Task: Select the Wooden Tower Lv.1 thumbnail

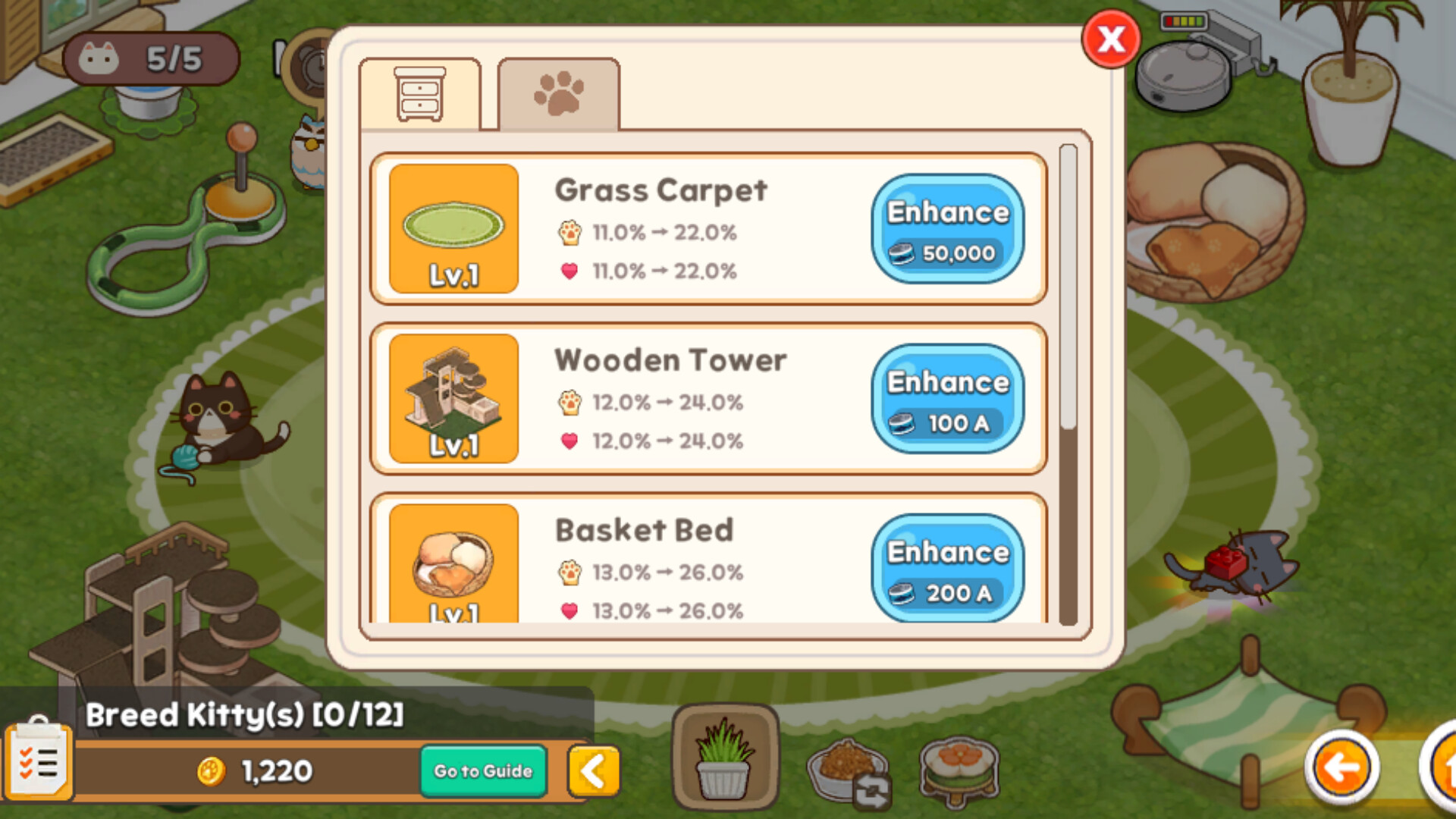Action: click(453, 400)
